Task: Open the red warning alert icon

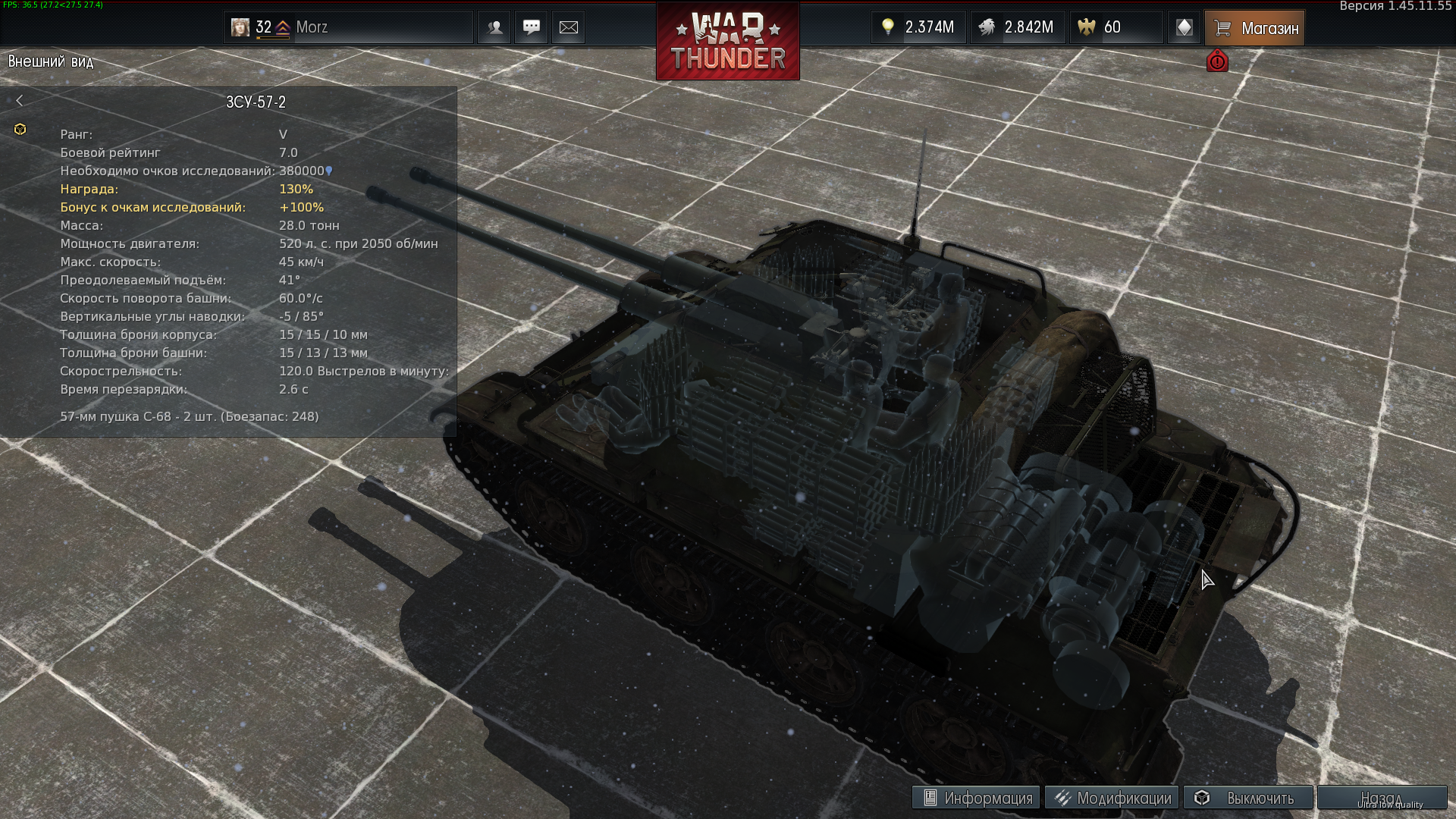Action: pyautogui.click(x=1217, y=61)
